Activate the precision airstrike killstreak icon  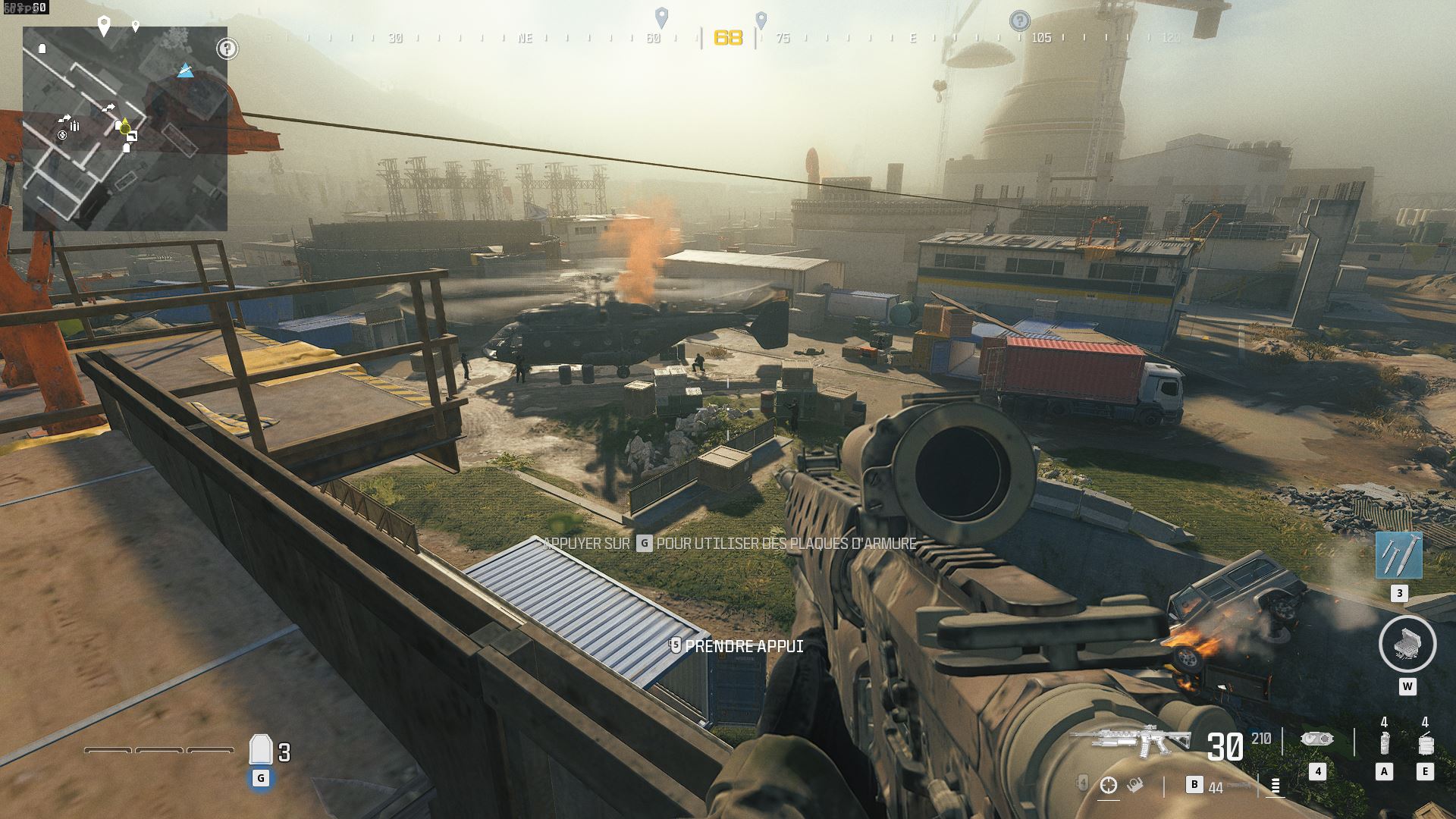pos(1398,555)
